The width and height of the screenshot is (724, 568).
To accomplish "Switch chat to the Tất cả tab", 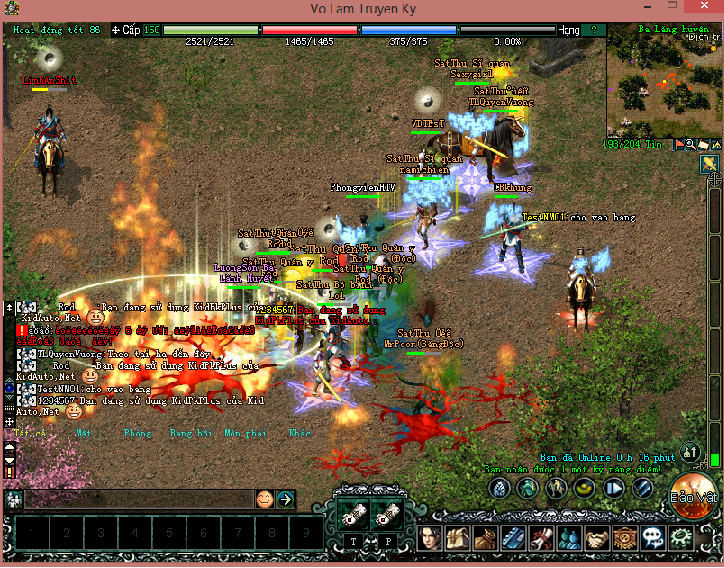I will pyautogui.click(x=30, y=433).
